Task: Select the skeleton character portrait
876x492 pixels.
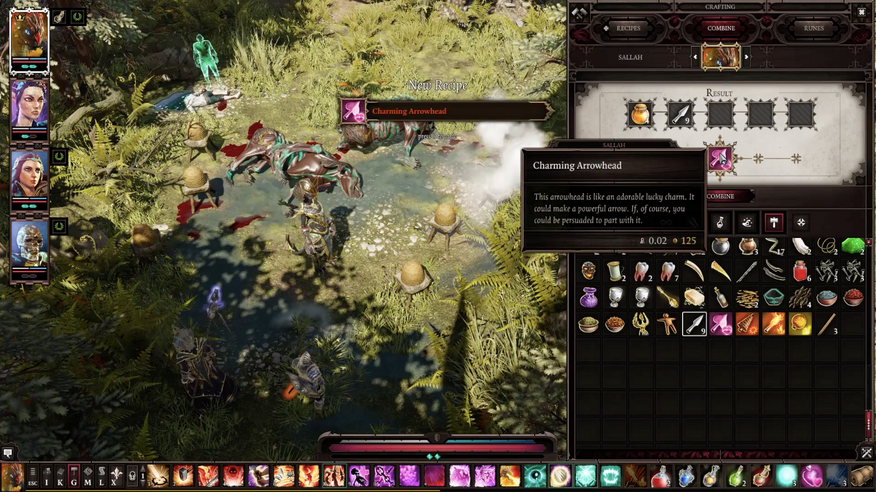Action: click(x=29, y=244)
